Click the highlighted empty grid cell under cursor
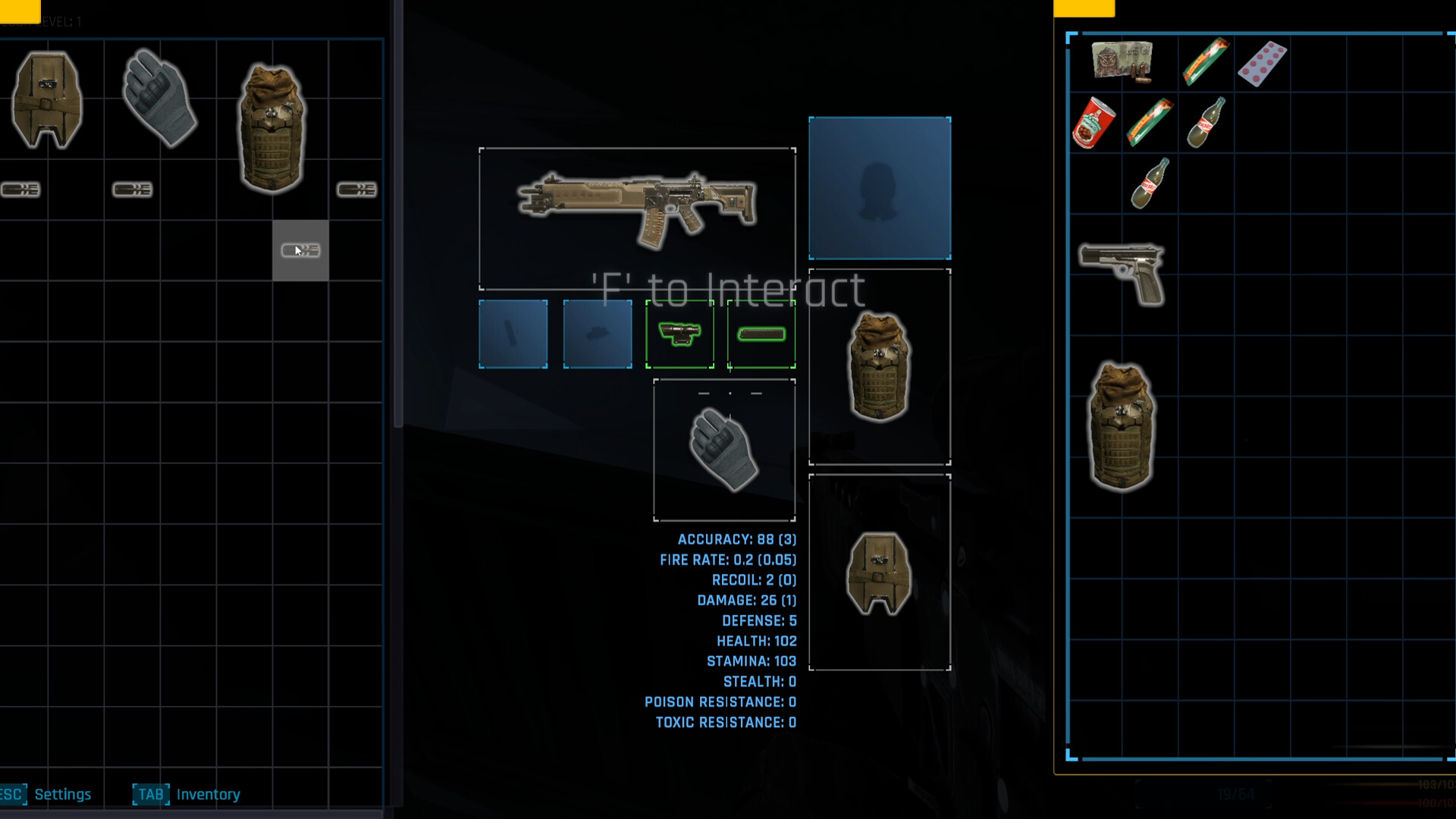This screenshot has height=819, width=1456. click(x=300, y=250)
